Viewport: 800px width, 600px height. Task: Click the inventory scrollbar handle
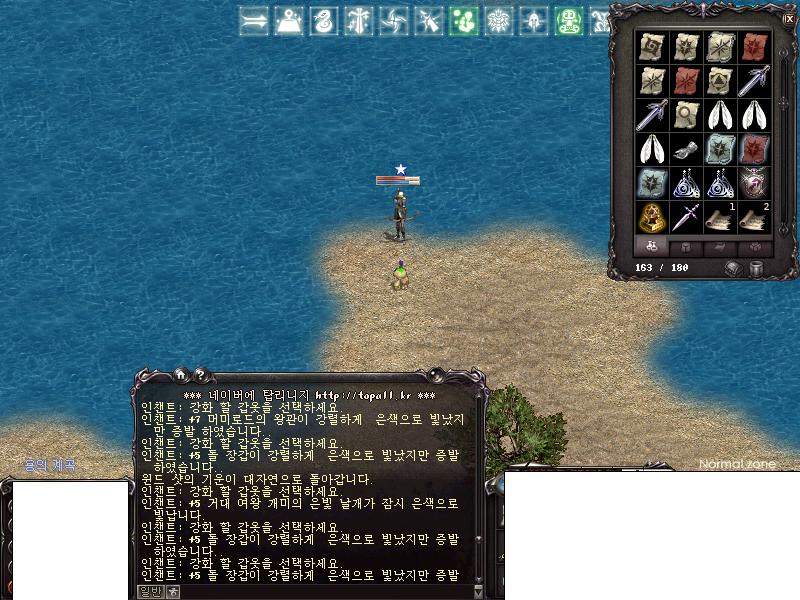tap(782, 98)
